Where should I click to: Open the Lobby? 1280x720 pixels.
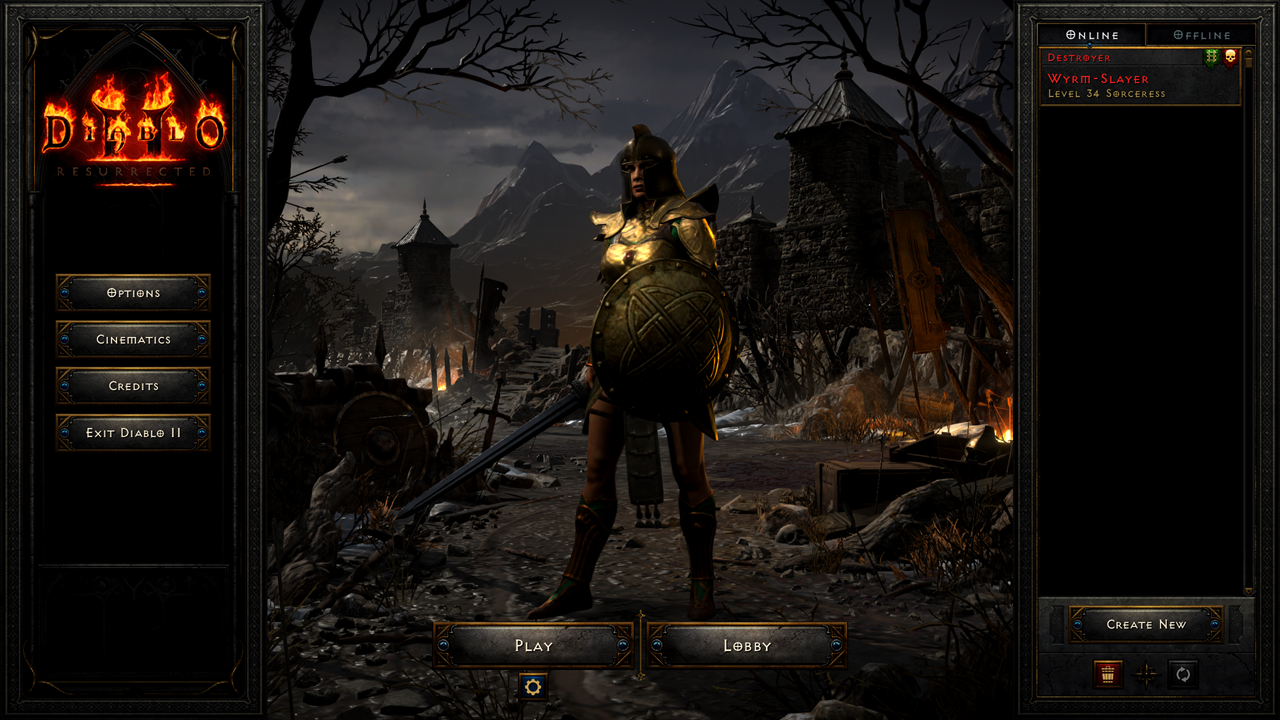(746, 645)
